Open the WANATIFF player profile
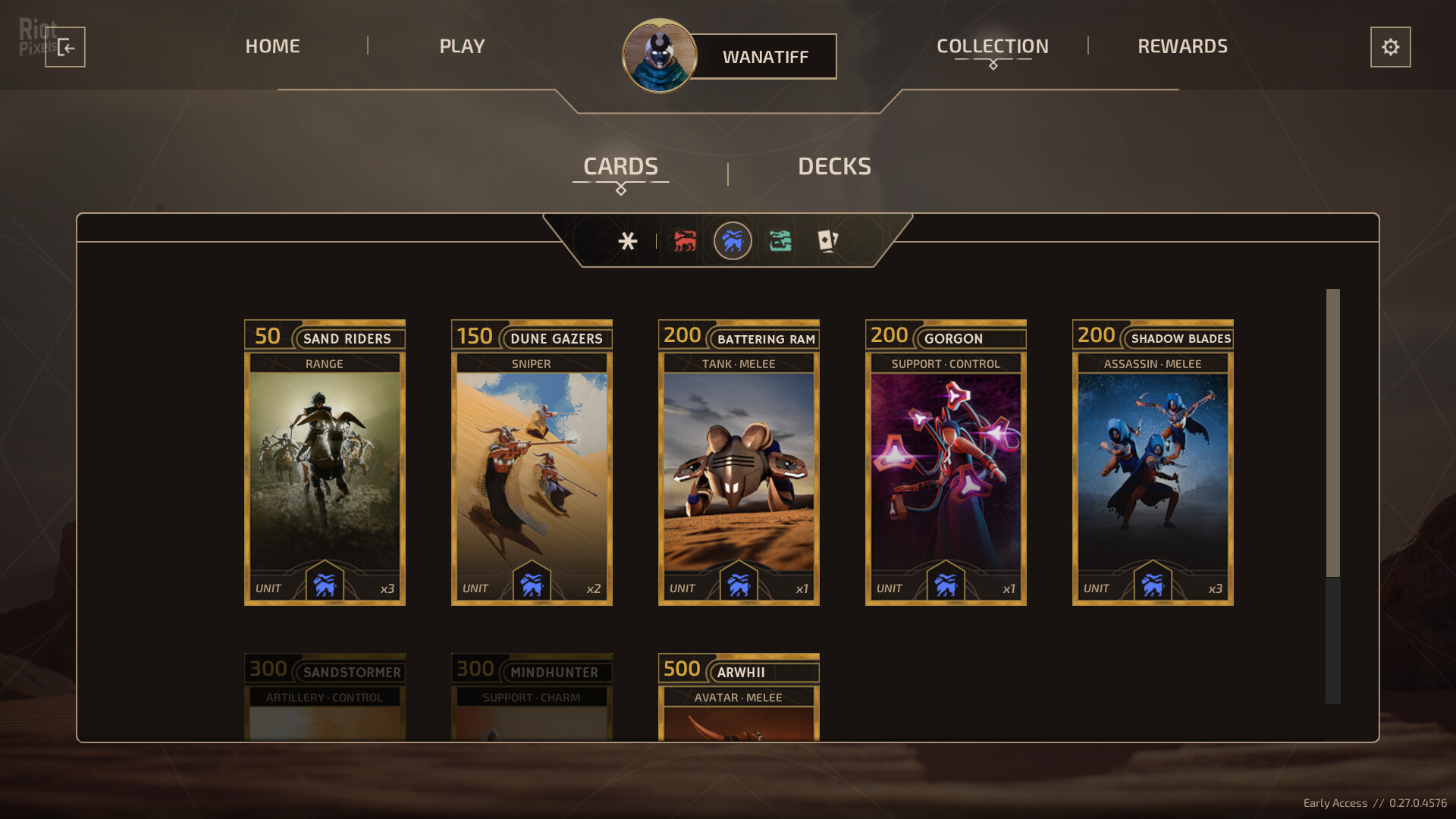Image resolution: width=1456 pixels, height=819 pixels. coord(764,57)
